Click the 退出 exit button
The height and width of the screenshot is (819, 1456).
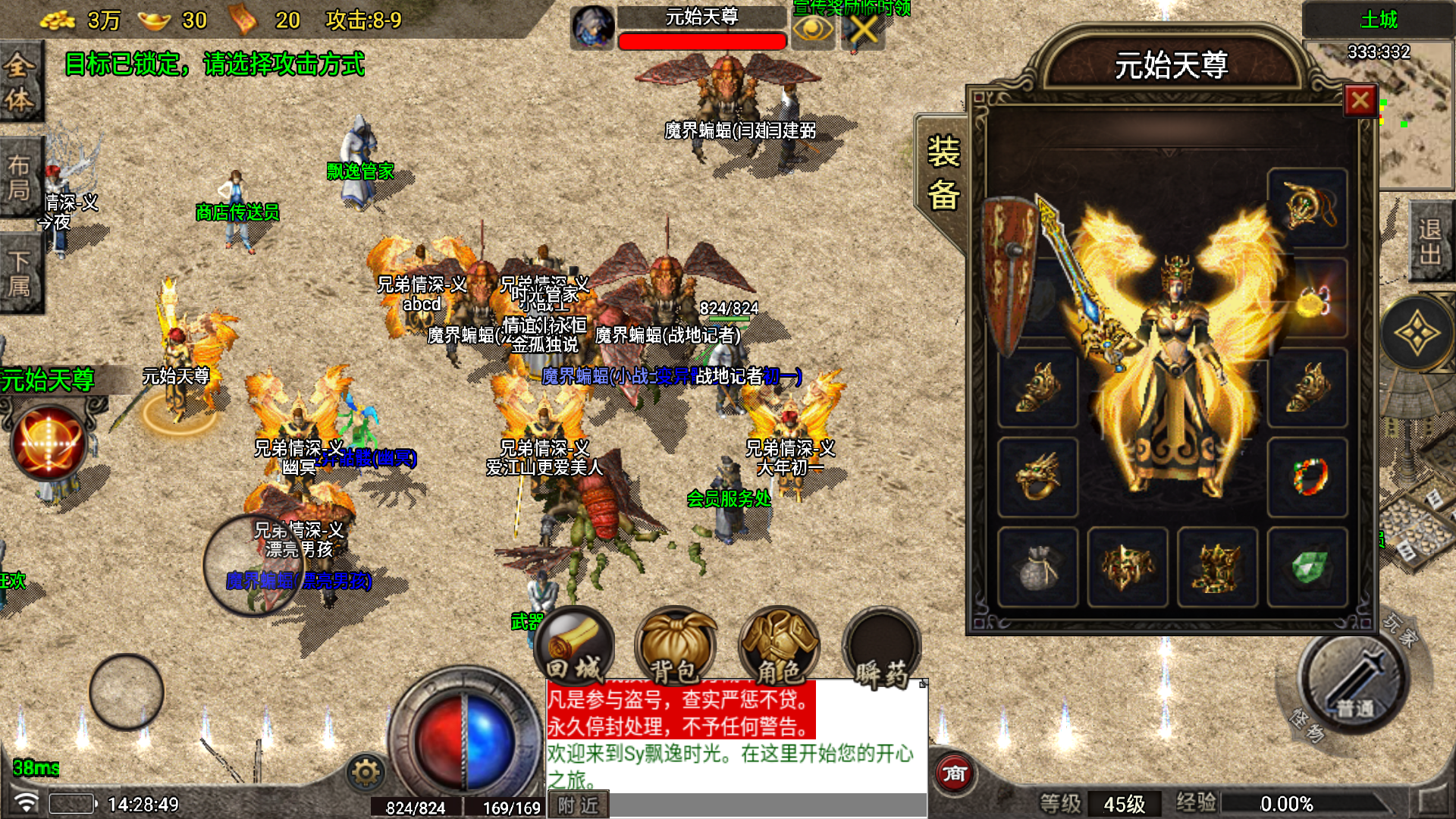tap(1430, 241)
